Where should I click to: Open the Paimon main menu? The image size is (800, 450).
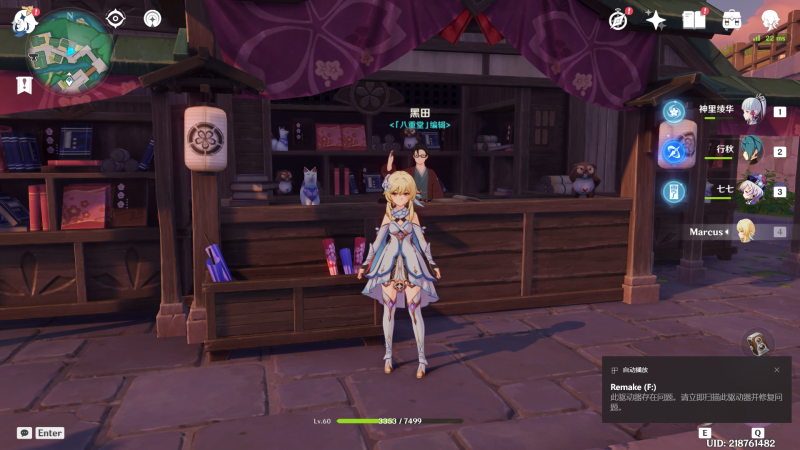[24, 21]
